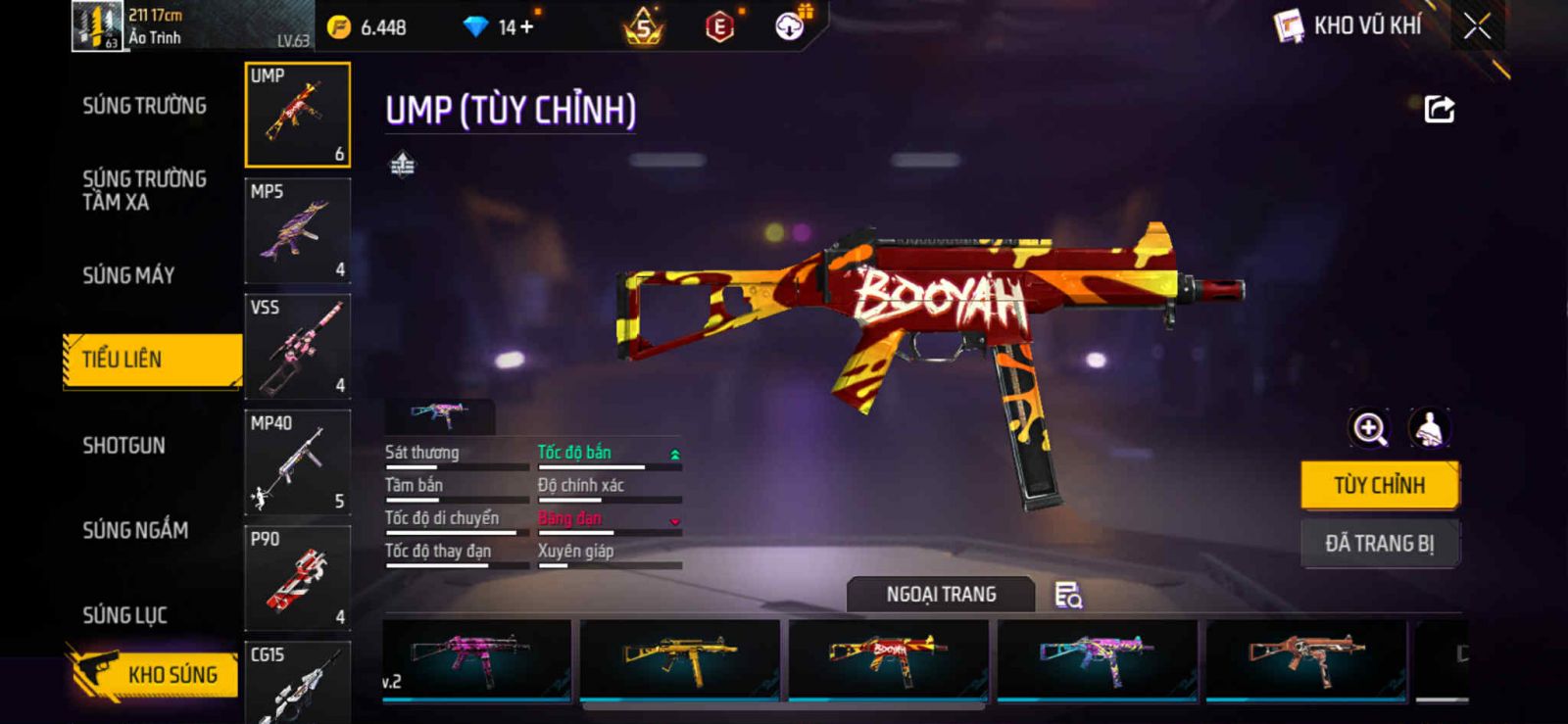Select the MP5 weapon tile
The height and width of the screenshot is (724, 1568).
tap(297, 231)
